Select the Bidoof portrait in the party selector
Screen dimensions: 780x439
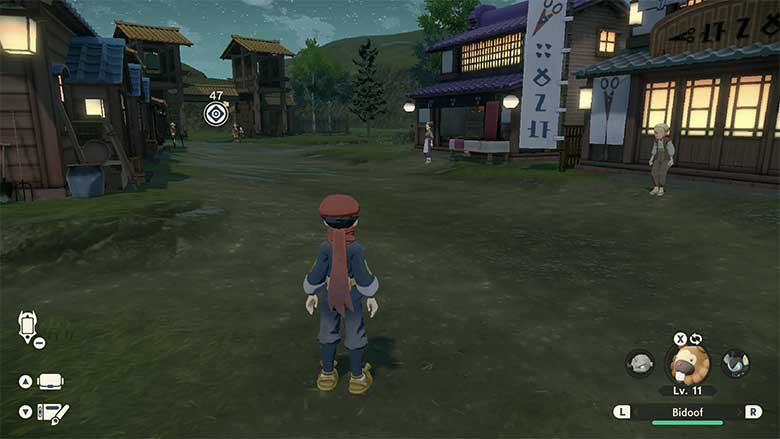click(x=688, y=364)
